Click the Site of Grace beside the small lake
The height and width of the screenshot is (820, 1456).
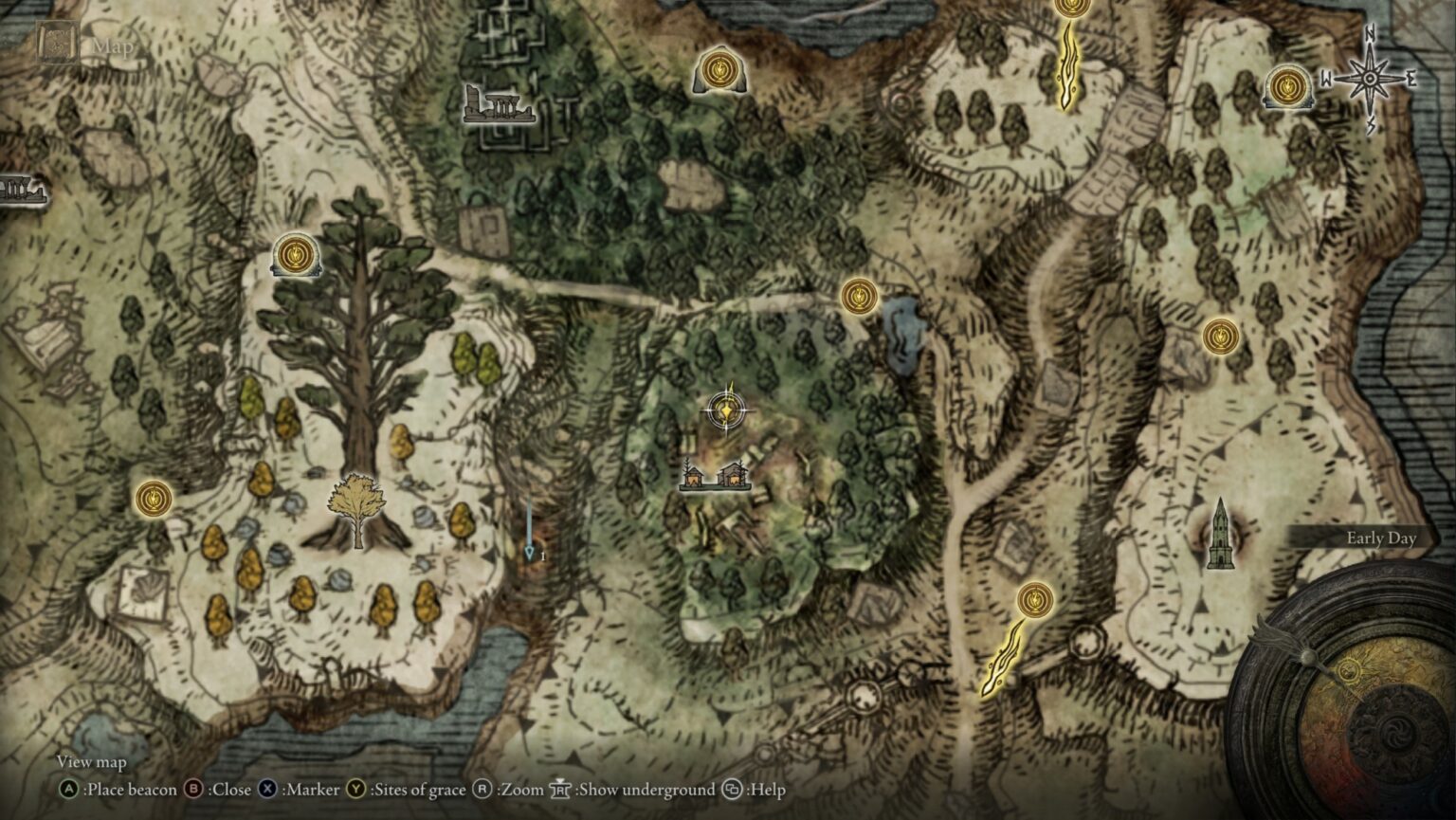pos(858,296)
